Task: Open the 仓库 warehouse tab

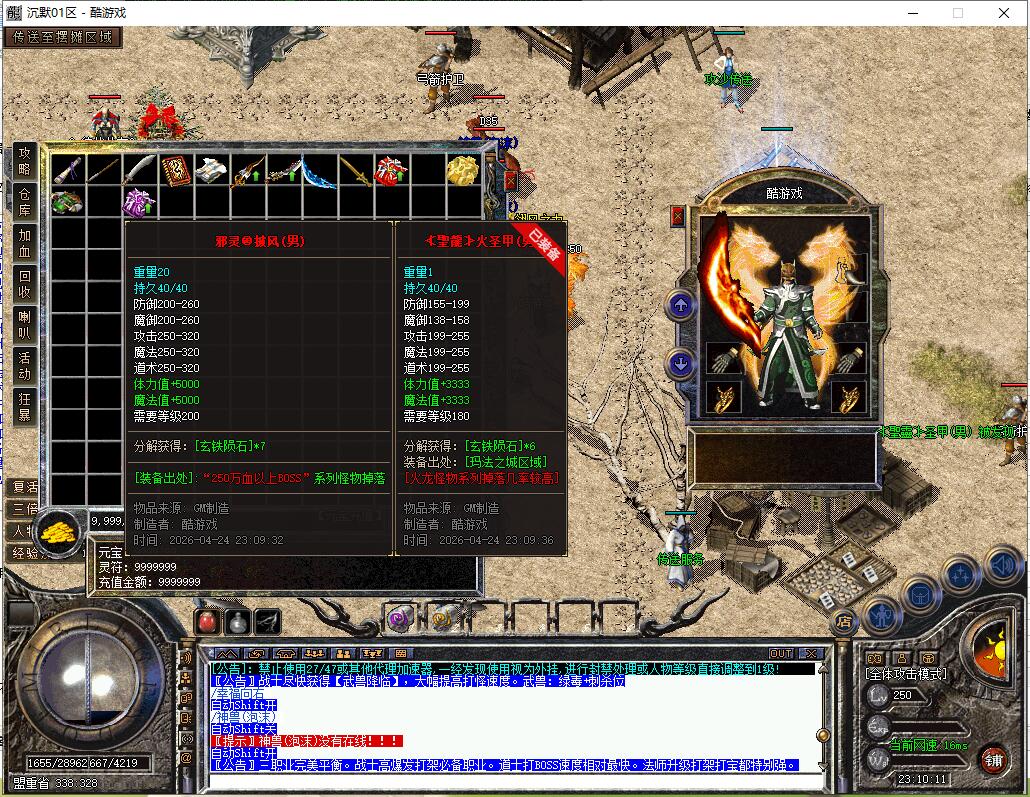Action: coord(25,201)
